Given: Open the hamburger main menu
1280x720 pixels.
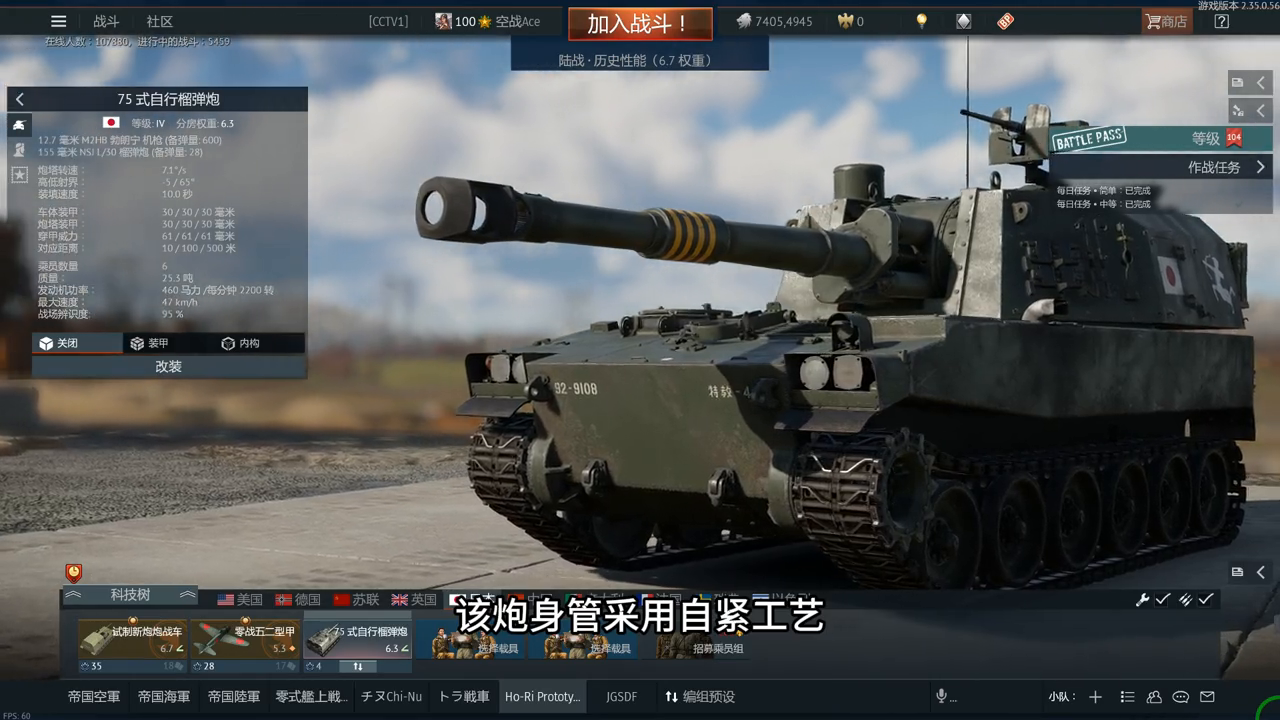Looking at the screenshot, I should (59, 21).
